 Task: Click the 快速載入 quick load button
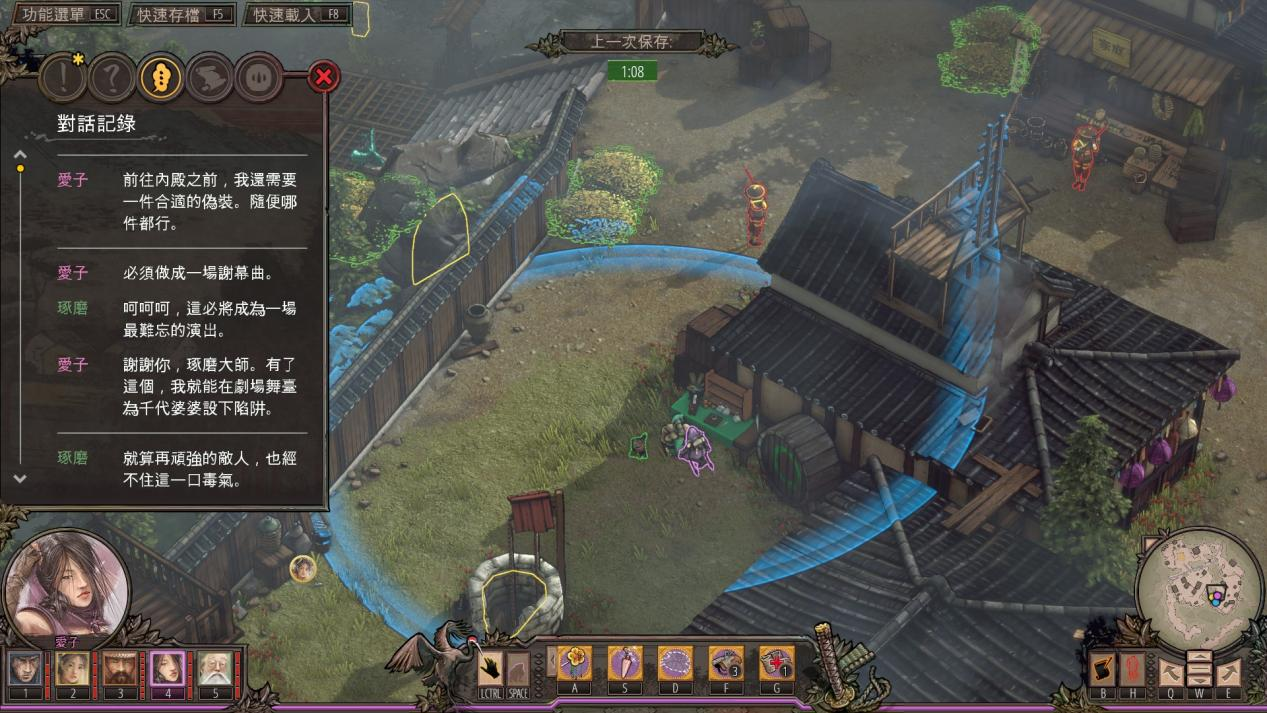coord(298,15)
